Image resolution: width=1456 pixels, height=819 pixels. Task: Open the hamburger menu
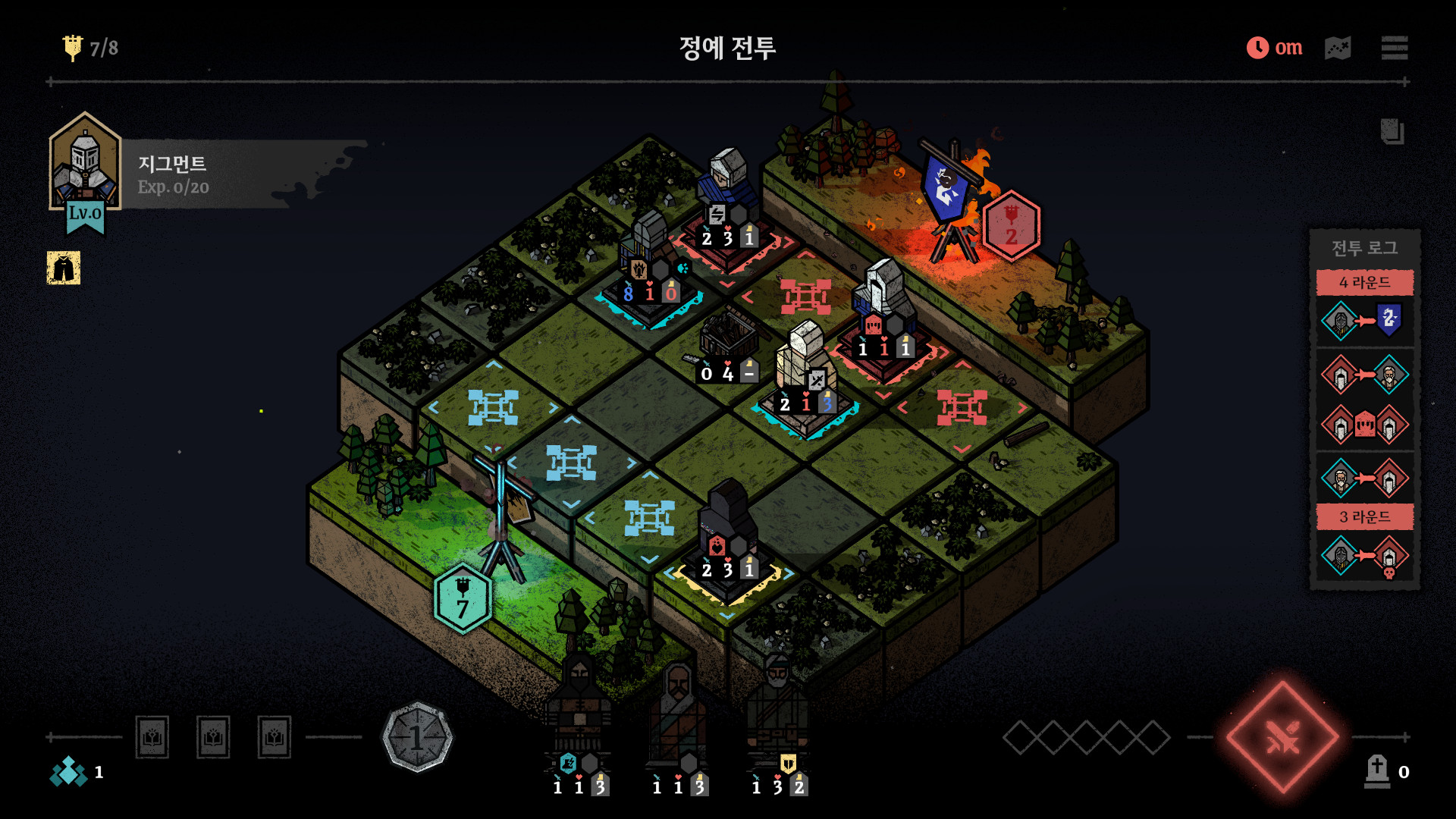[1394, 48]
